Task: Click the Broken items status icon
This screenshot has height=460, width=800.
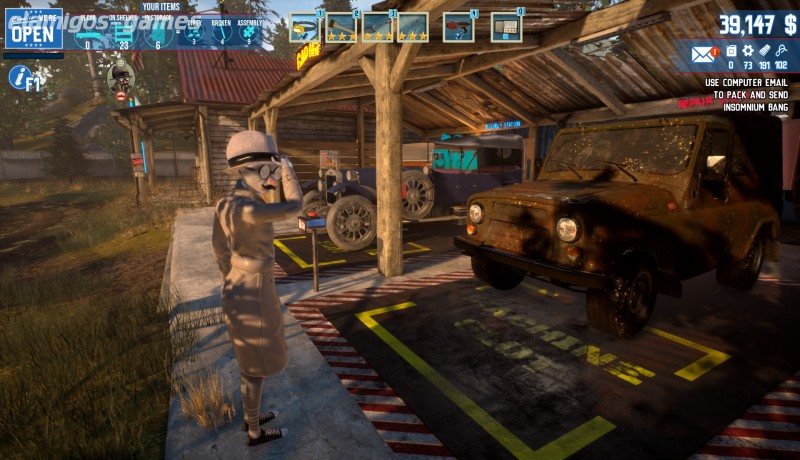Action: 221,33
